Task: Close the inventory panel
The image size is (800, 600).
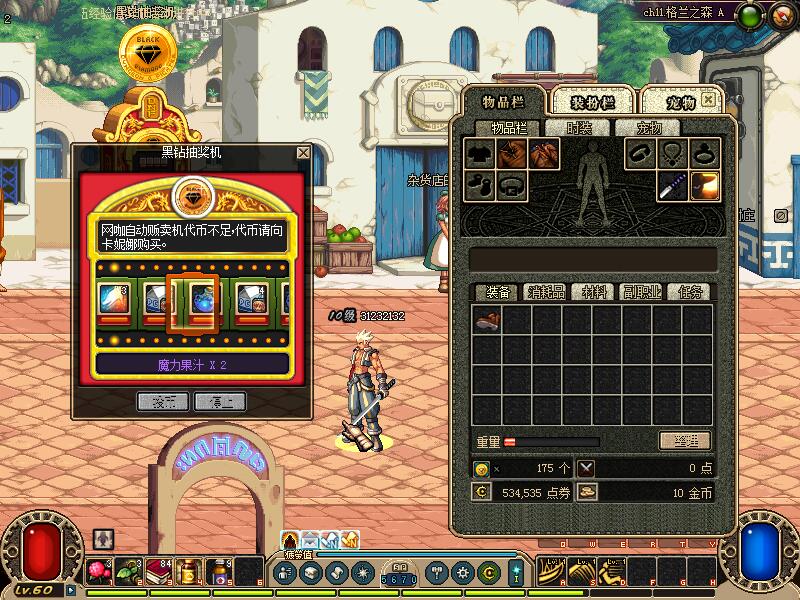Action: [x=709, y=101]
